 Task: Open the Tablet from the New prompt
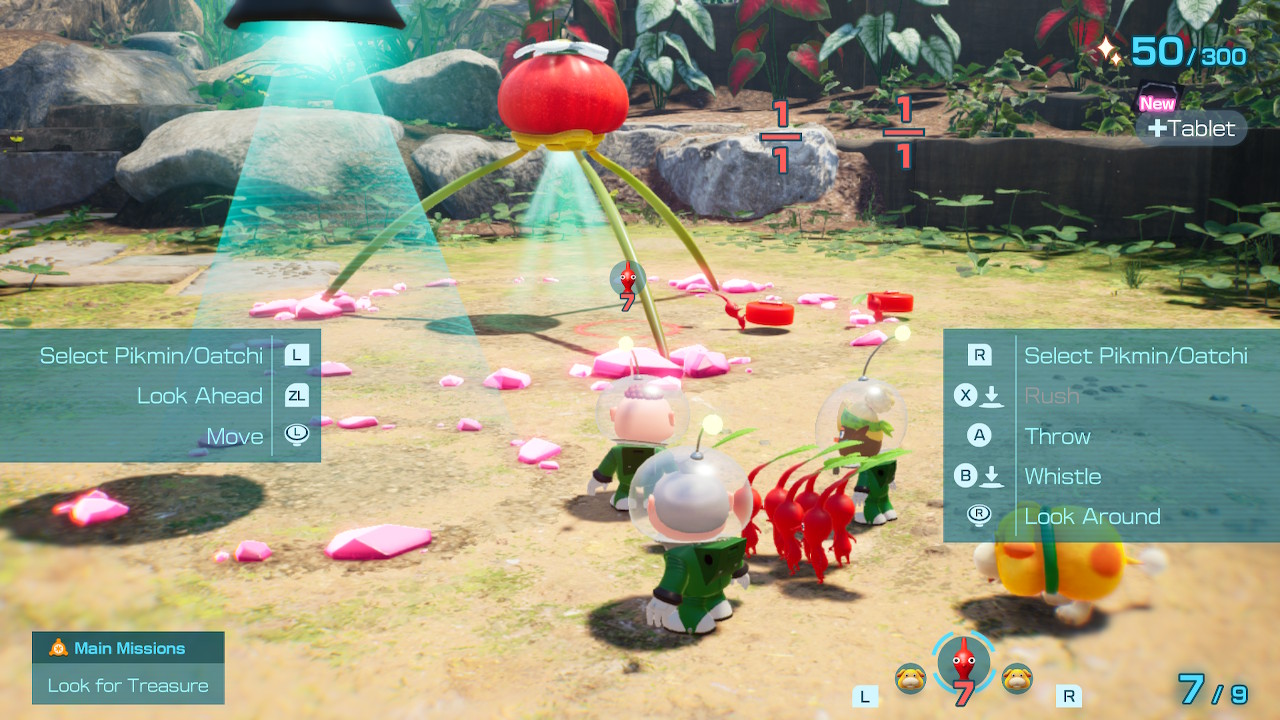(x=1191, y=129)
